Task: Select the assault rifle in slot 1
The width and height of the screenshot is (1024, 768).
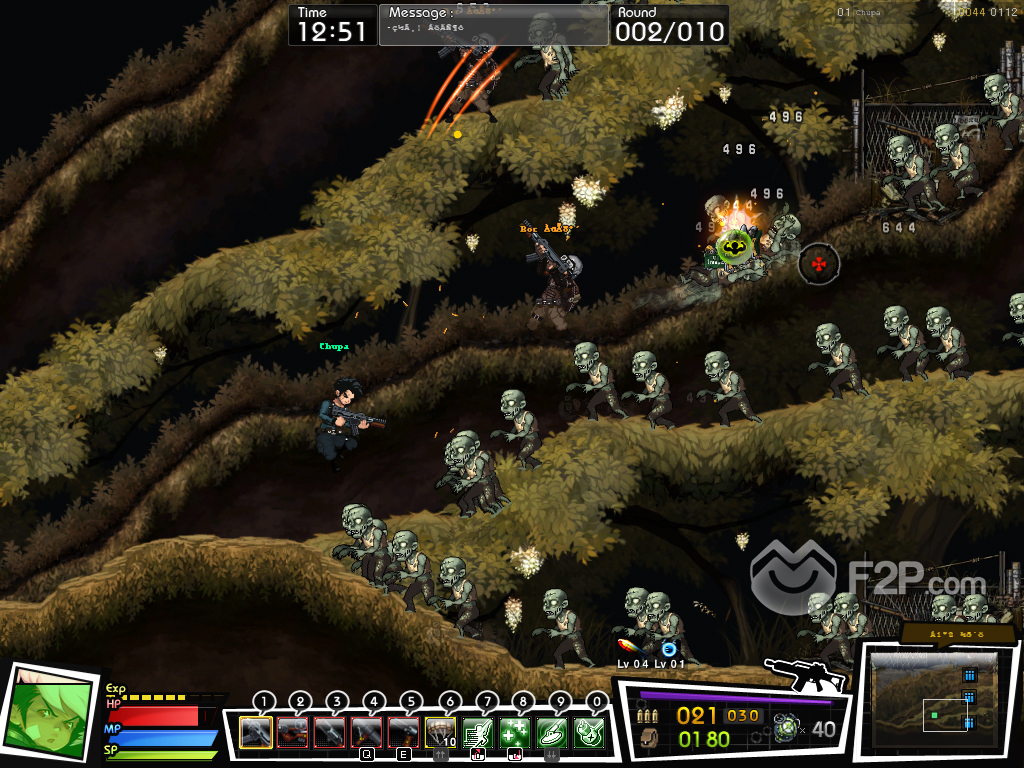Action: click(x=256, y=733)
